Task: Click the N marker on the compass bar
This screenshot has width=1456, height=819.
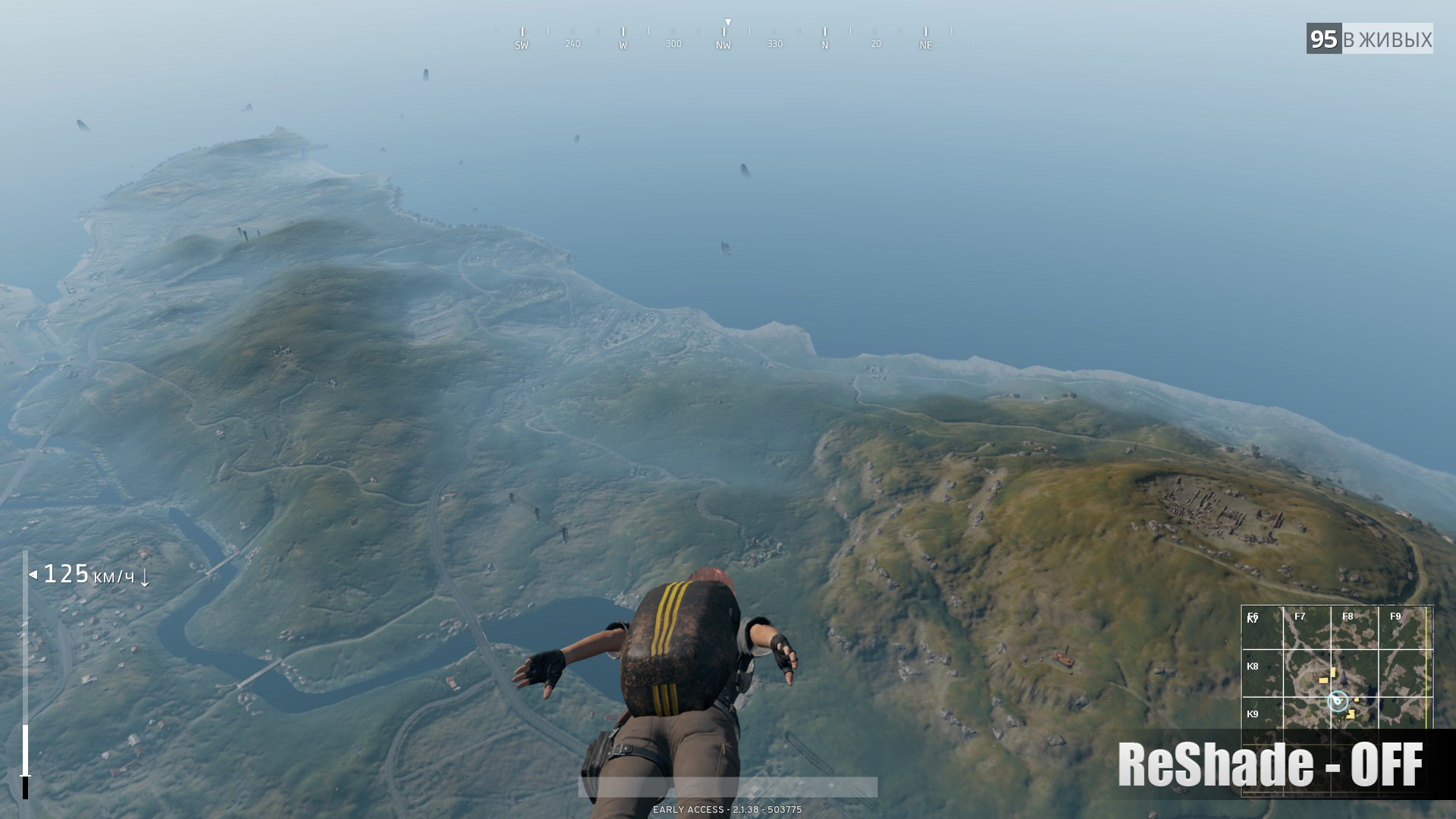Action: click(x=824, y=45)
